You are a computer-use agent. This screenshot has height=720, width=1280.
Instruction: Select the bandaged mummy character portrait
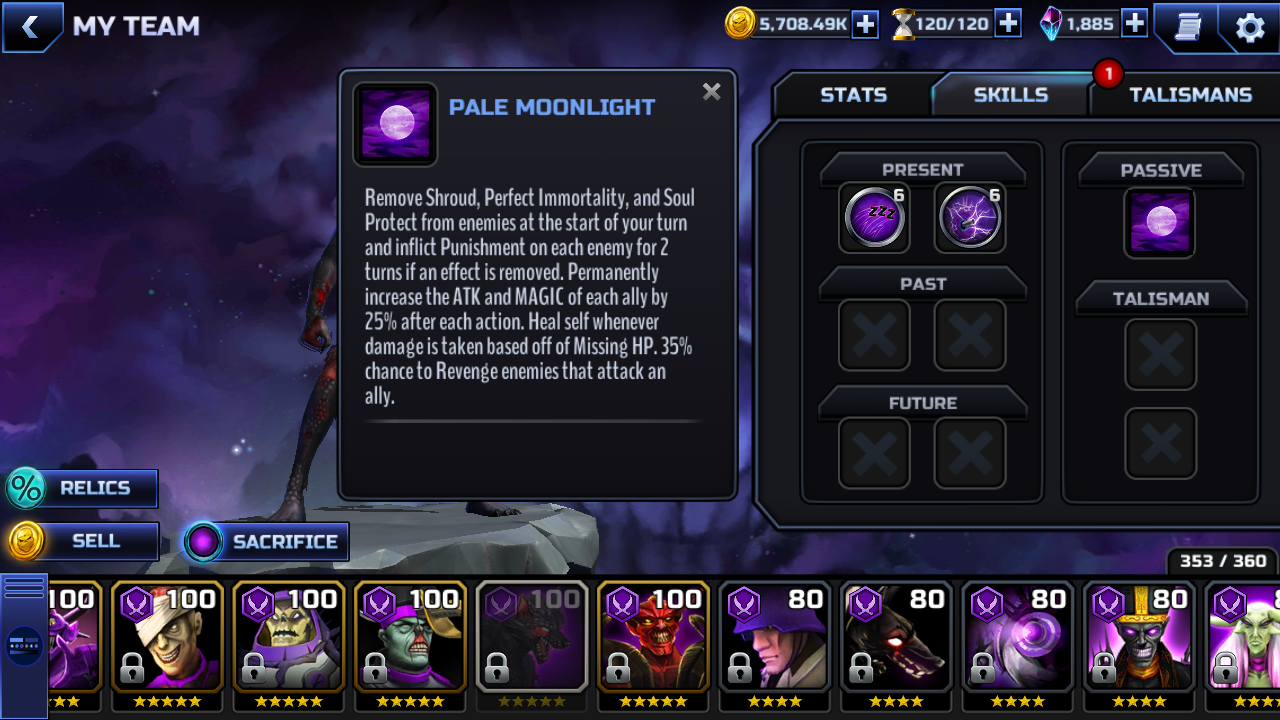pyautogui.click(x=167, y=636)
